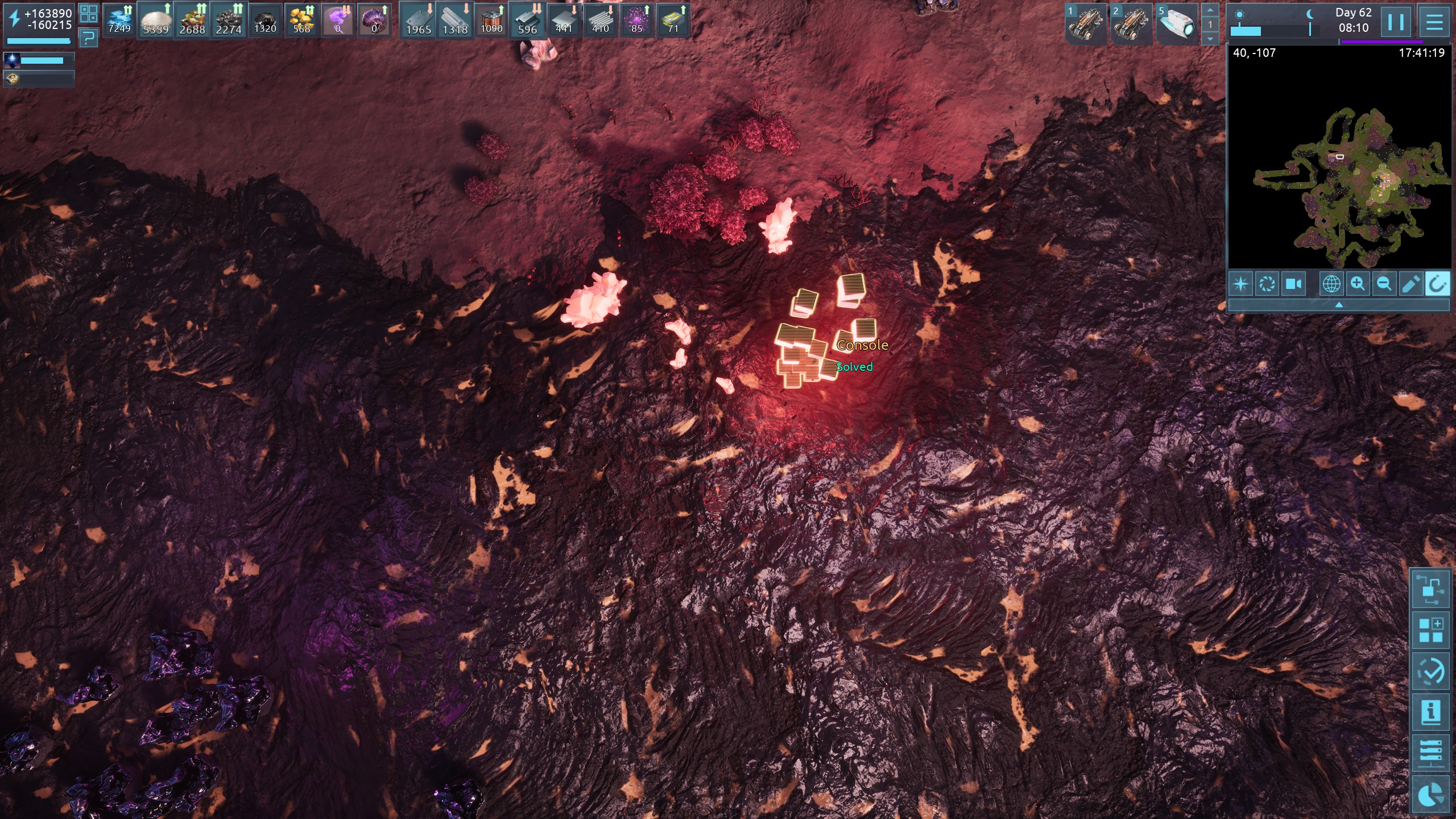Image resolution: width=1456 pixels, height=819 pixels.
Task: Zoom in the minimap with the plus magnifier
Action: click(x=1358, y=283)
